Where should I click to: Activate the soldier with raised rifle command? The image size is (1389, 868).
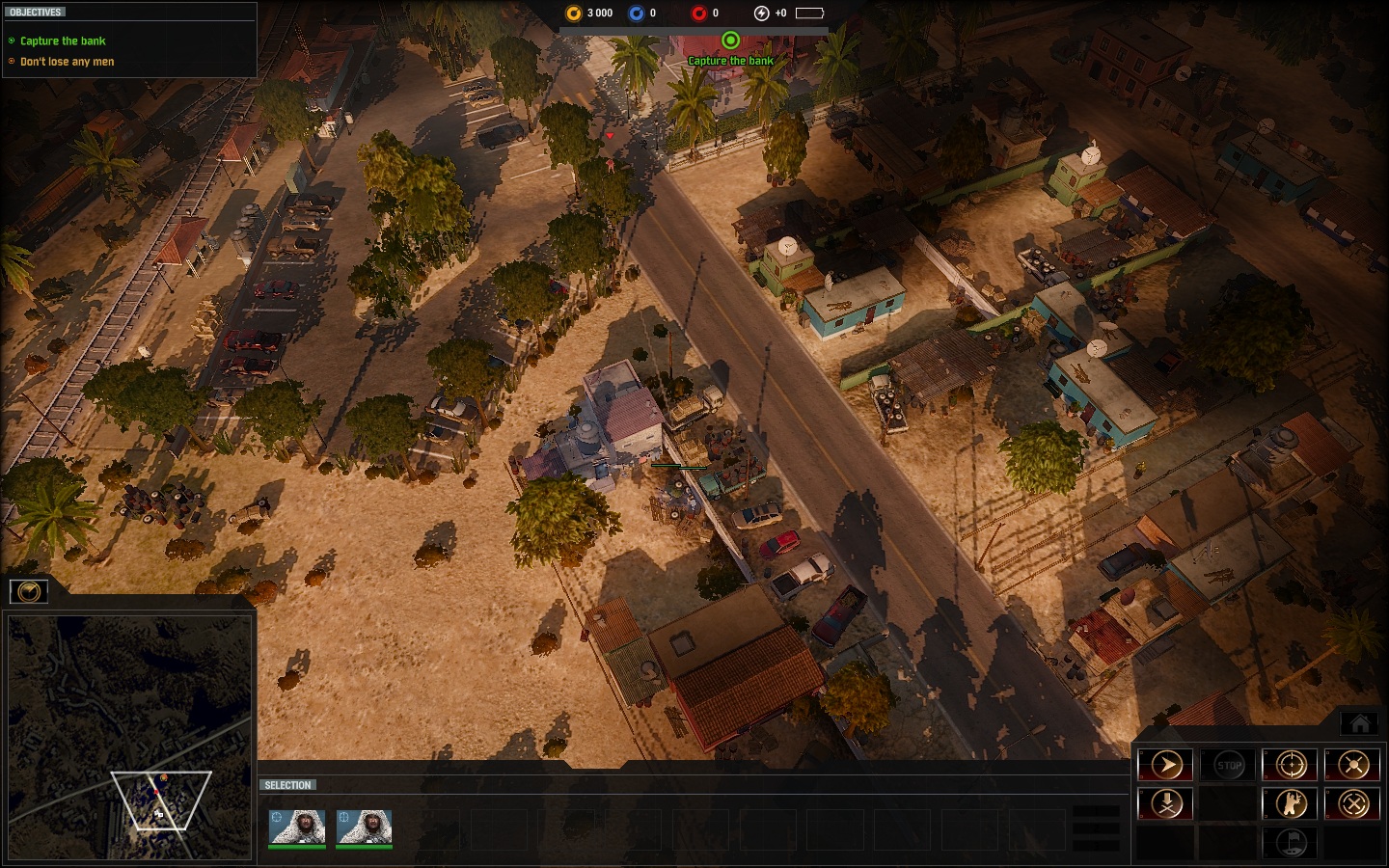(1291, 803)
